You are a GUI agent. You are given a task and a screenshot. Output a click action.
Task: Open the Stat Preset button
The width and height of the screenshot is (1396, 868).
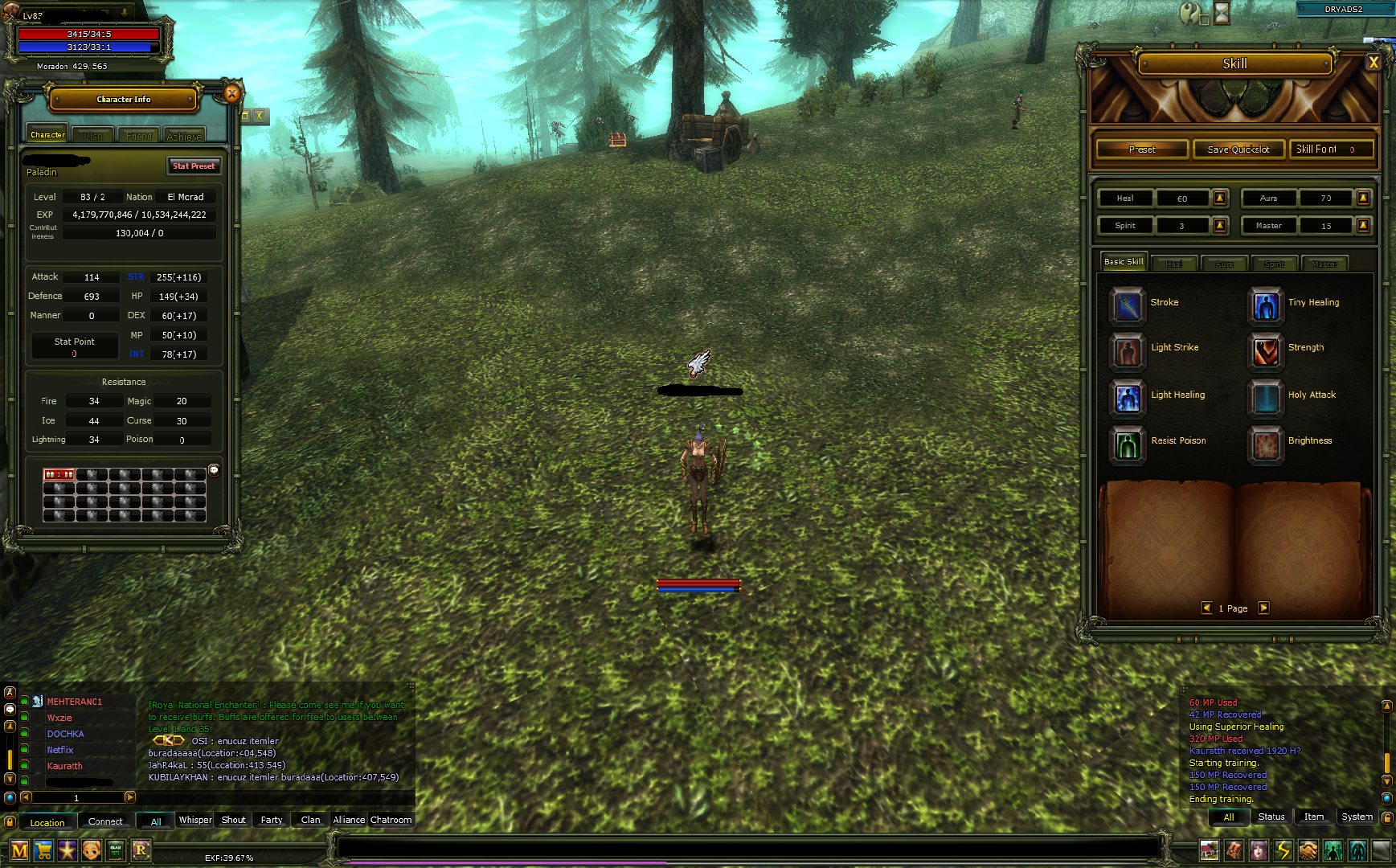point(194,166)
